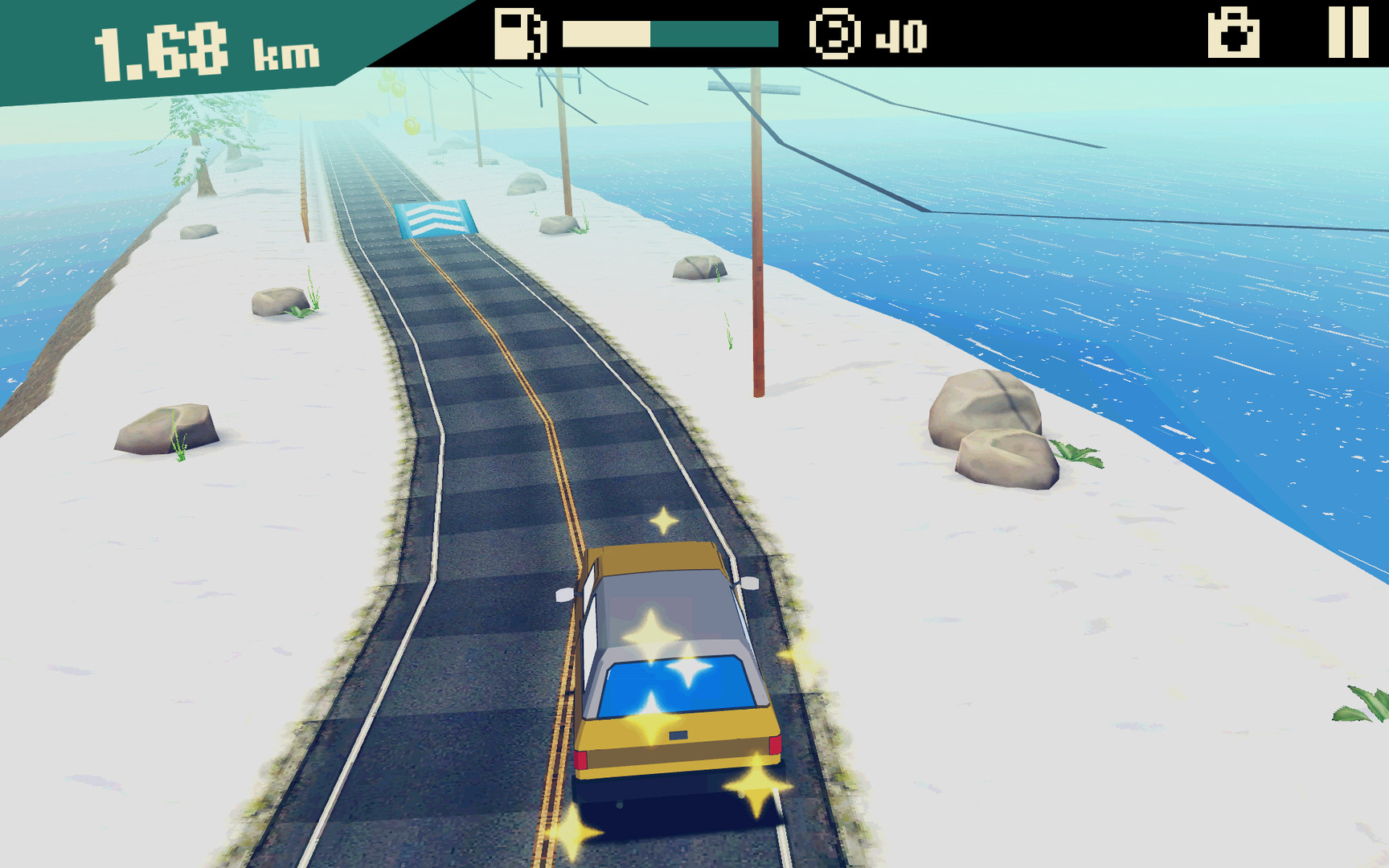Click the fuel gauge progress bar
Screen dimensions: 1389x868
point(671,34)
